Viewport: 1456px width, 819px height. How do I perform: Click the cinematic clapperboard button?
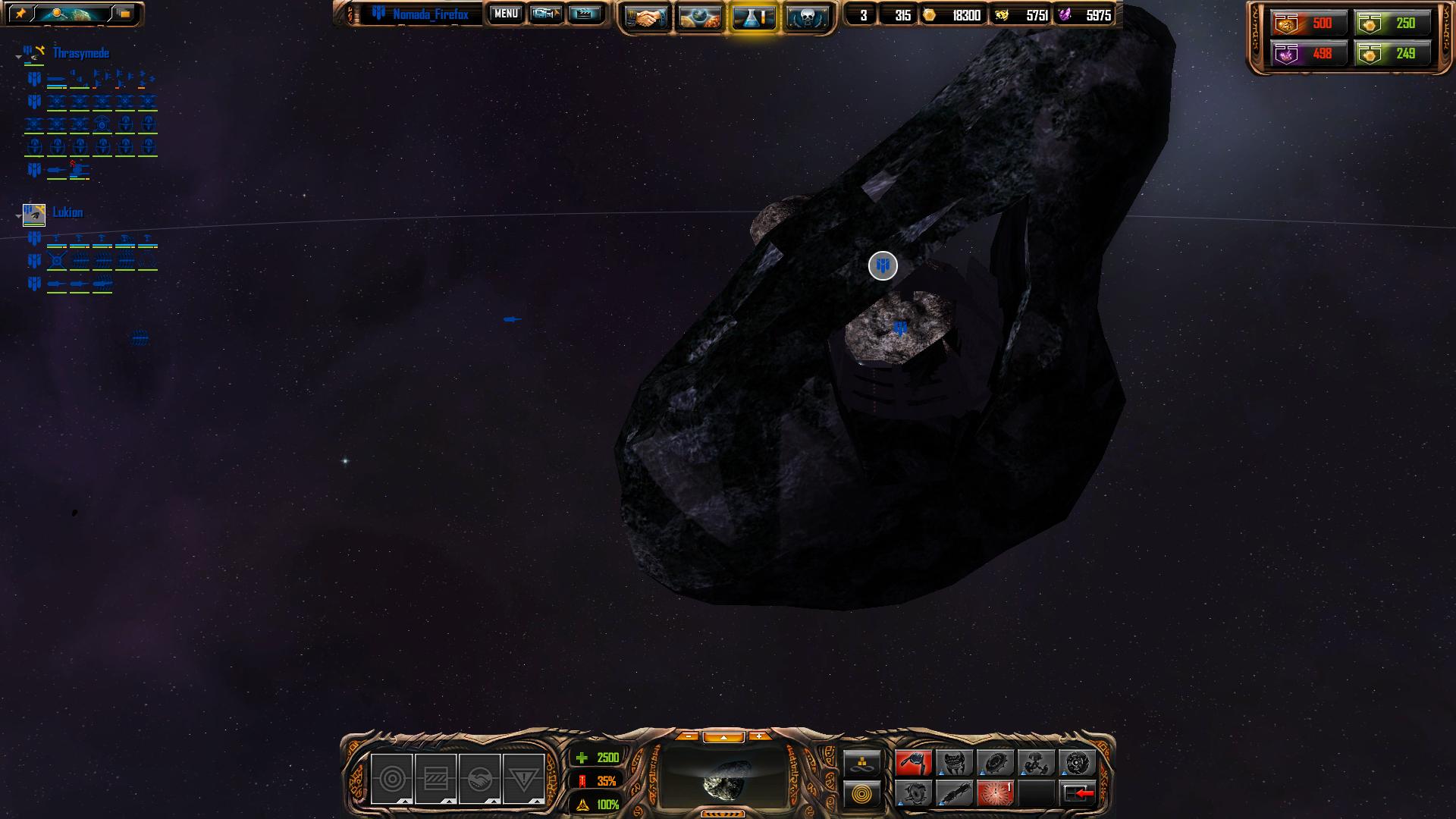584,14
